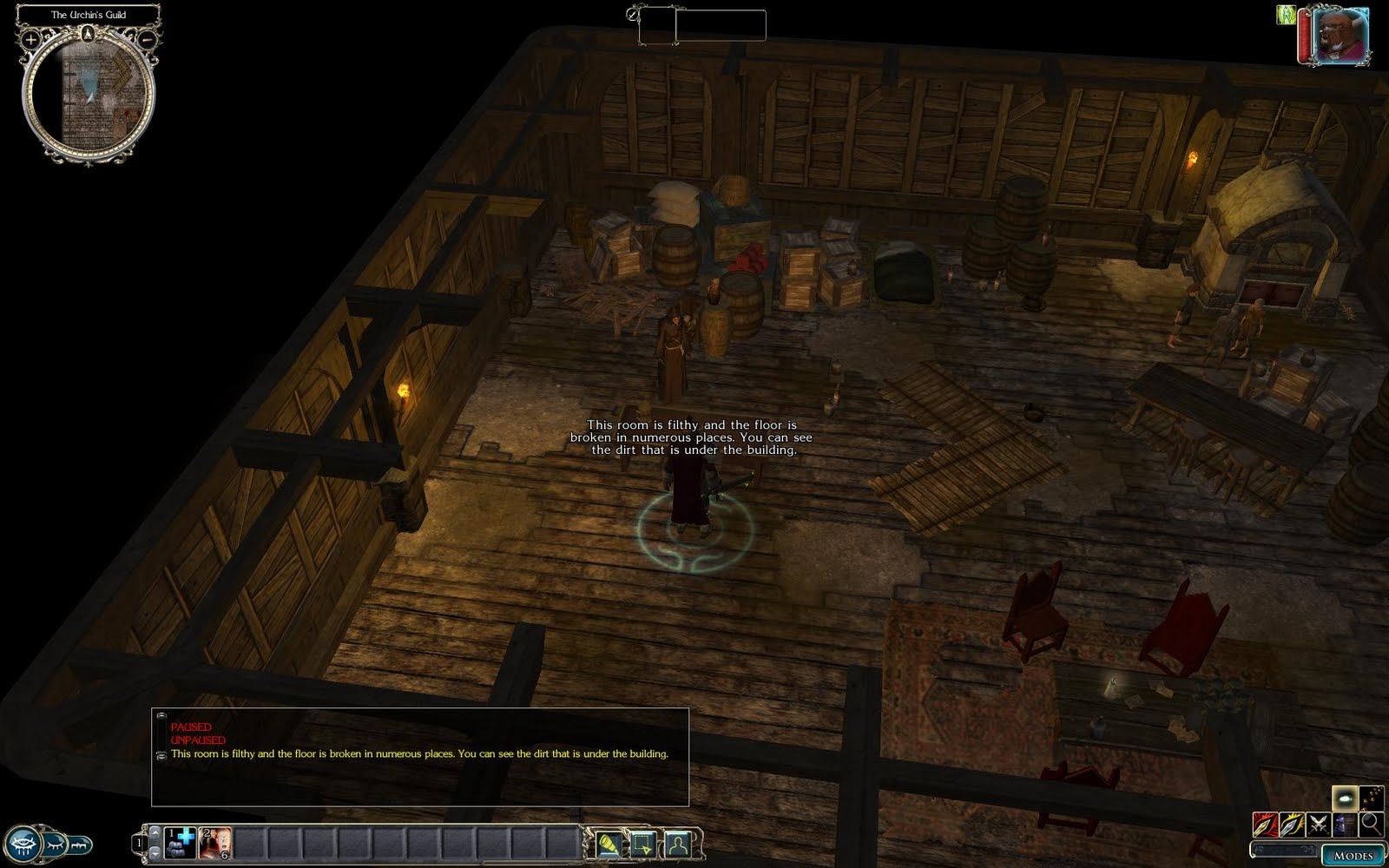Open the Modes panel
1389x868 pixels.
tap(1353, 855)
